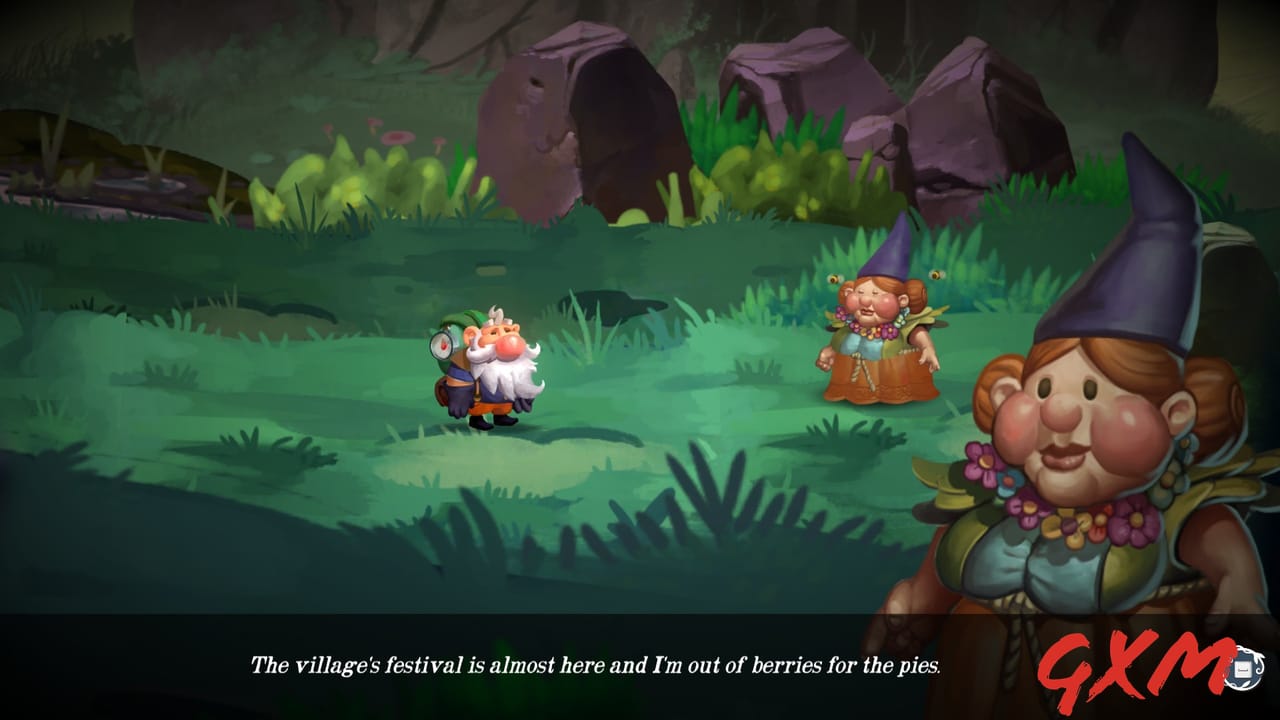Click the lantern hanging on the player's backpack

point(442,343)
